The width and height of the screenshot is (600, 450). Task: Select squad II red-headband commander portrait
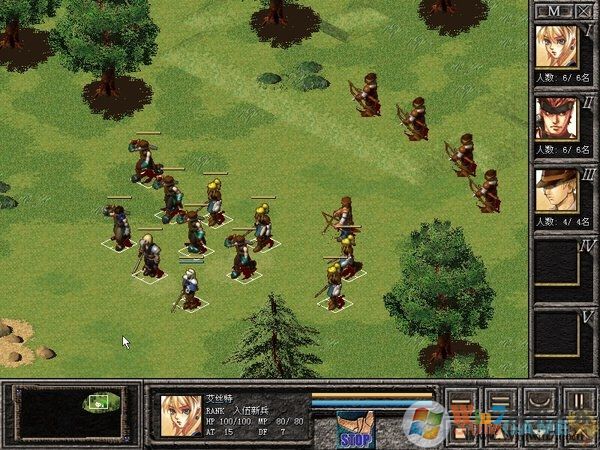556,119
